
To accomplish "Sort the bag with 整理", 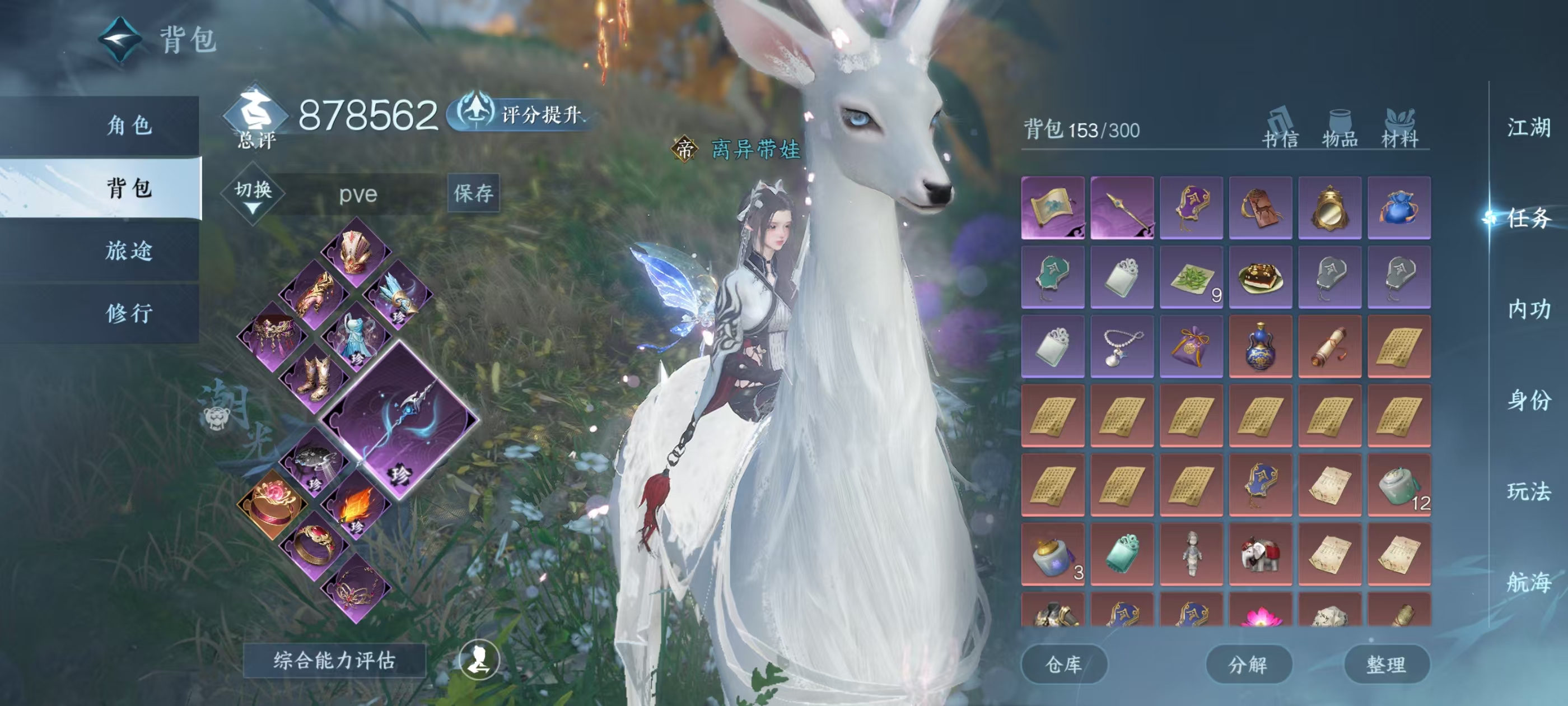I will tap(1386, 665).
